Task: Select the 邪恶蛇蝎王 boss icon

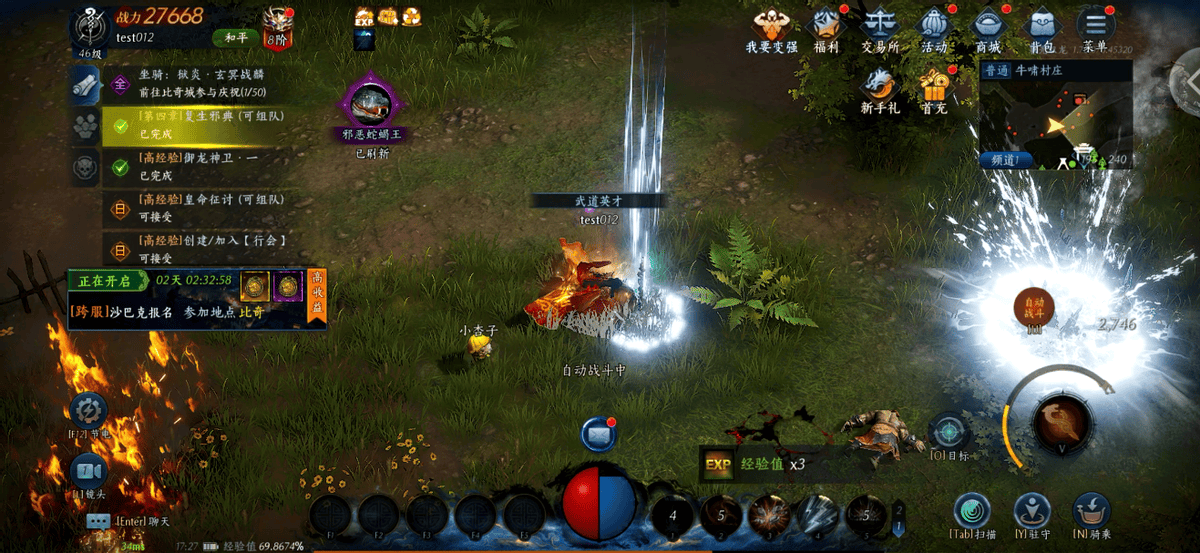Action: pyautogui.click(x=372, y=108)
